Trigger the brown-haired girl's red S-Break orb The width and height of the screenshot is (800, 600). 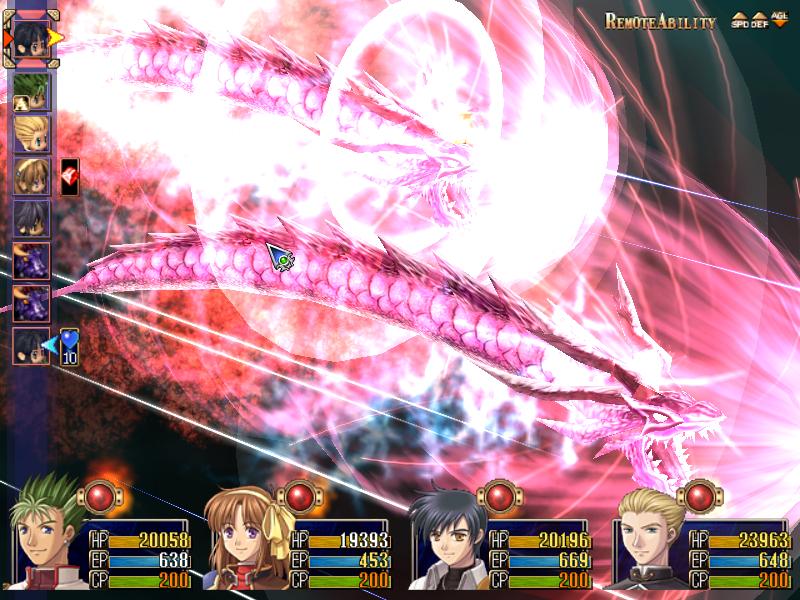coord(299,496)
